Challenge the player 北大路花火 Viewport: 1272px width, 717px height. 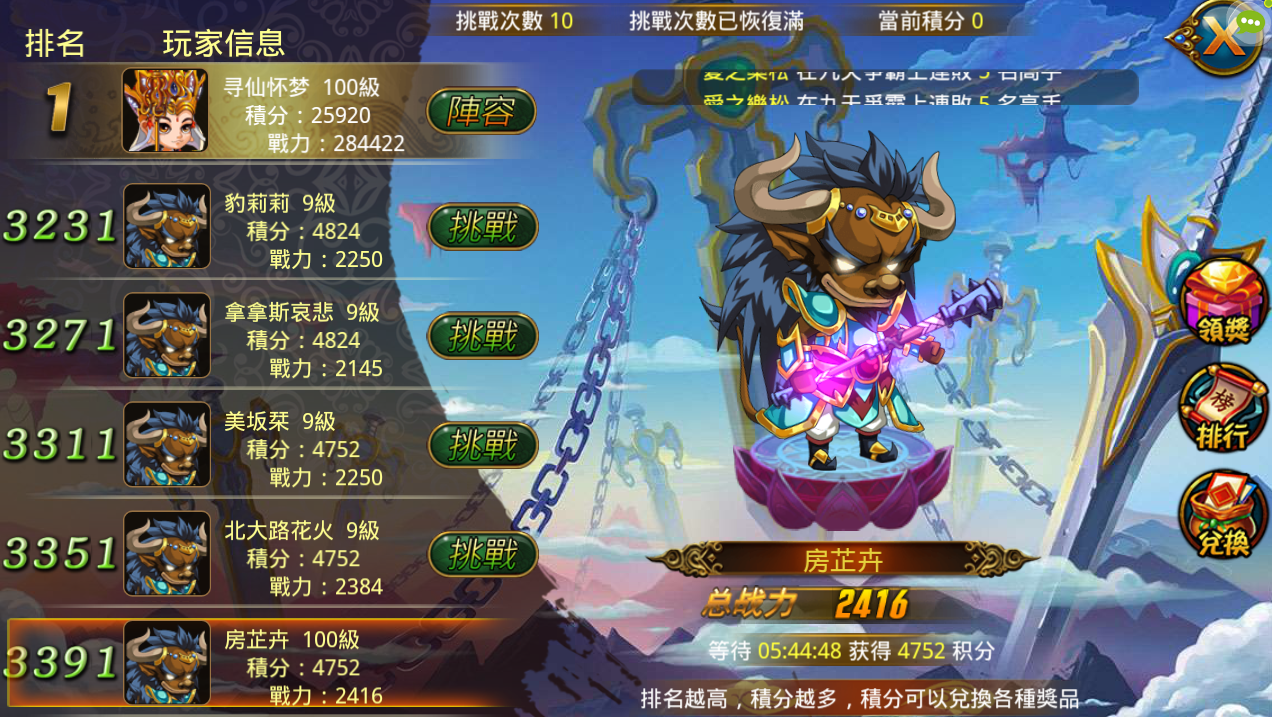coord(483,553)
